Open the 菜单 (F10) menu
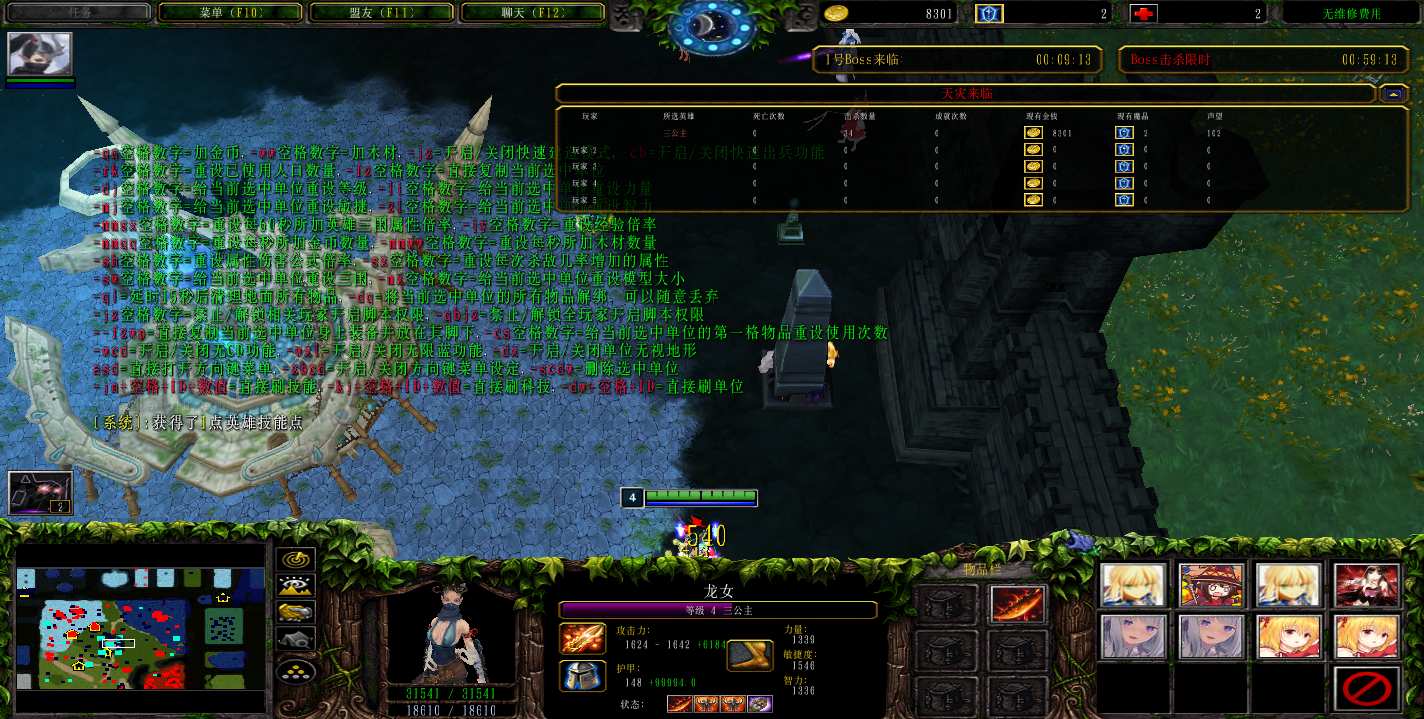This screenshot has height=719, width=1424. 230,13
